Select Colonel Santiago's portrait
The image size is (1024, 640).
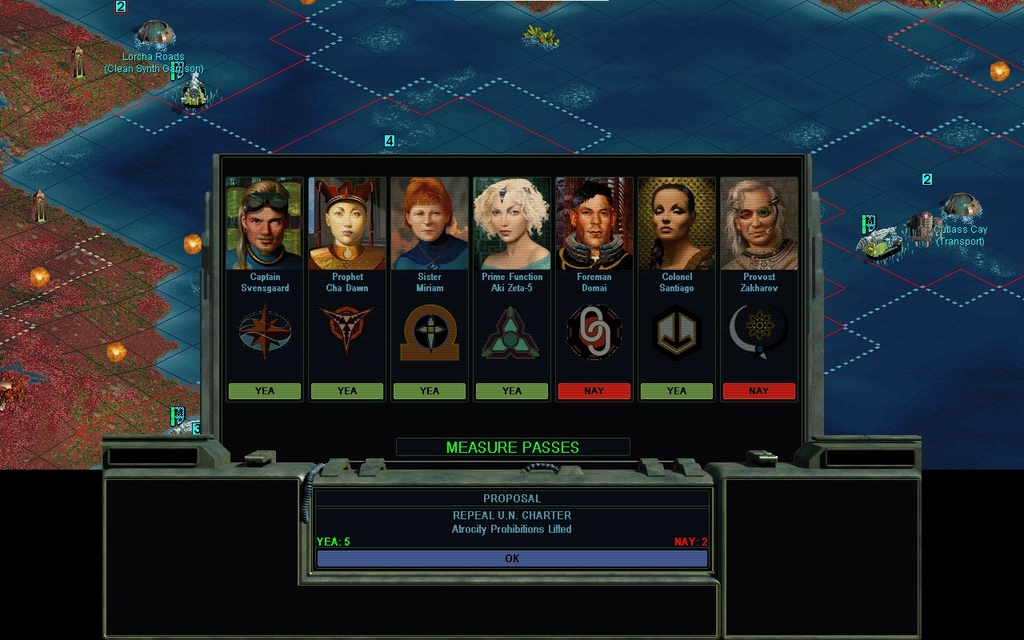click(x=676, y=224)
